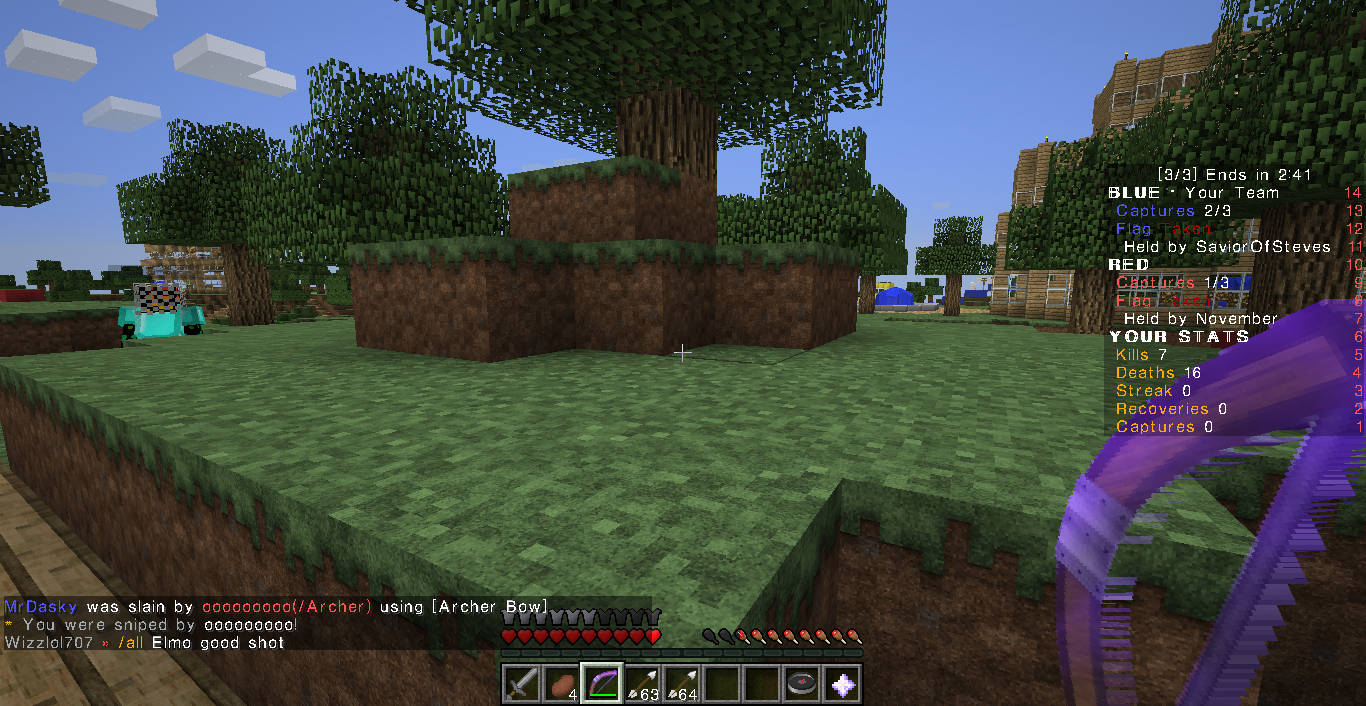Click the chat message from Wizzlol707
The width and height of the screenshot is (1366, 706).
(x=145, y=642)
